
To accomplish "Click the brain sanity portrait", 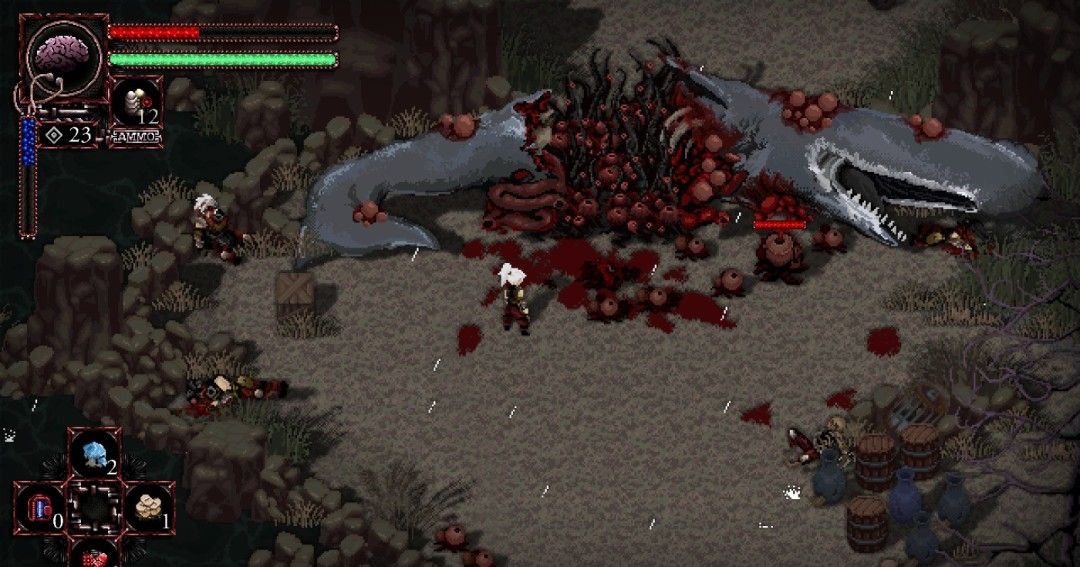I will [x=63, y=55].
